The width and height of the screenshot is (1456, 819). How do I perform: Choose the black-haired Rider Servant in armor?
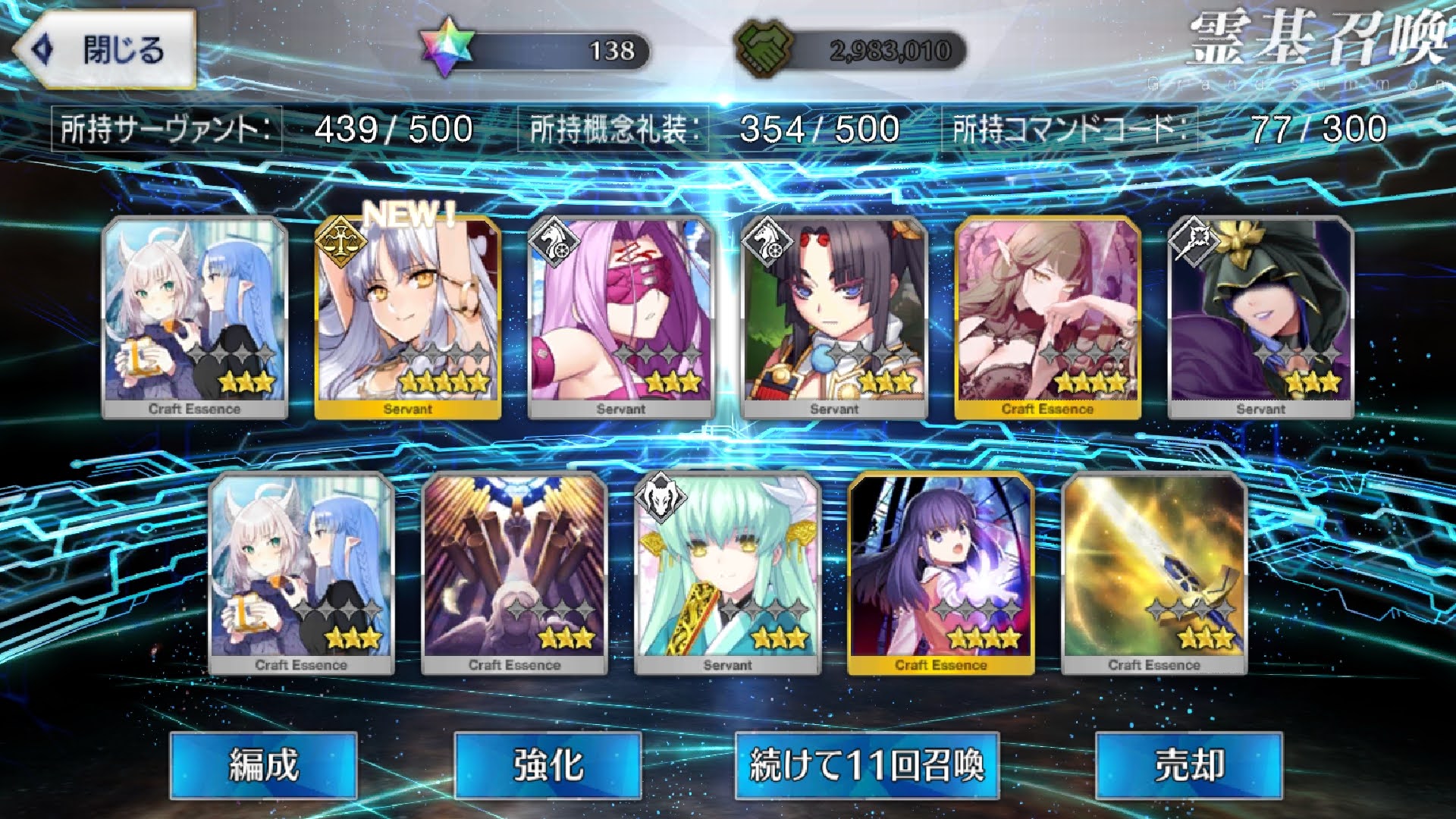point(833,317)
